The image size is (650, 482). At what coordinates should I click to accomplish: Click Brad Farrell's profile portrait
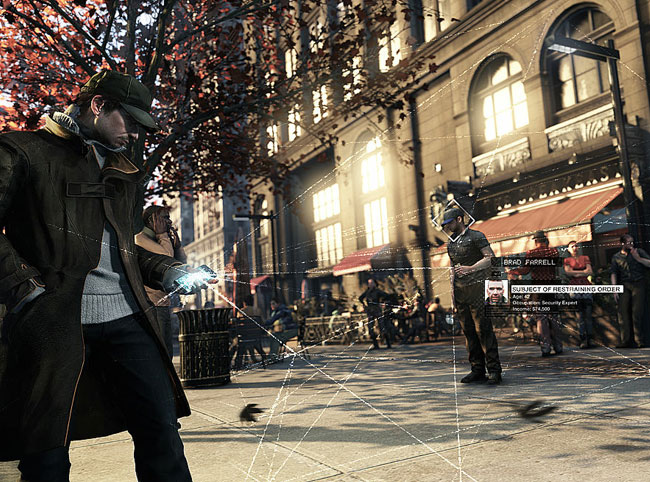[495, 292]
